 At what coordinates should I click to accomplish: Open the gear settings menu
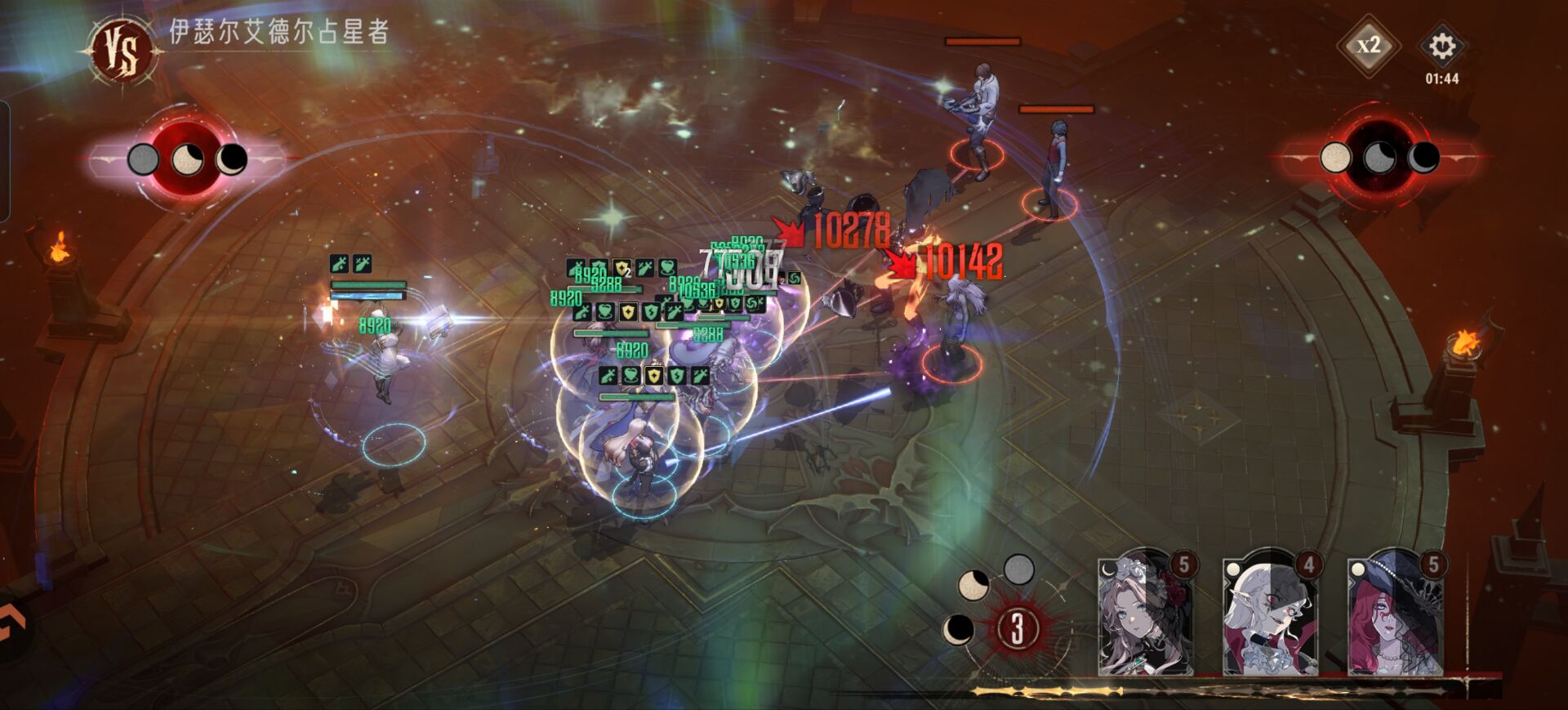click(x=1441, y=46)
